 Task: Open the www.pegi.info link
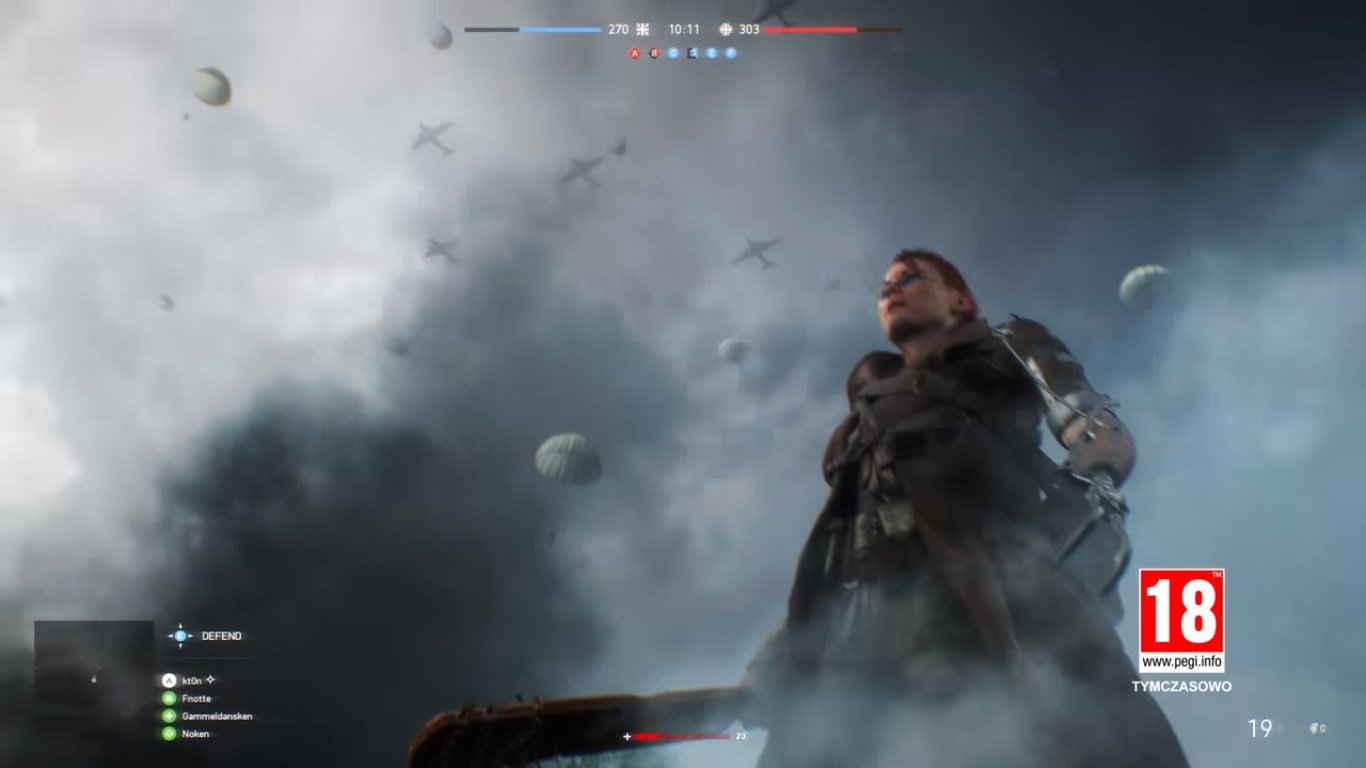[x=1181, y=661]
